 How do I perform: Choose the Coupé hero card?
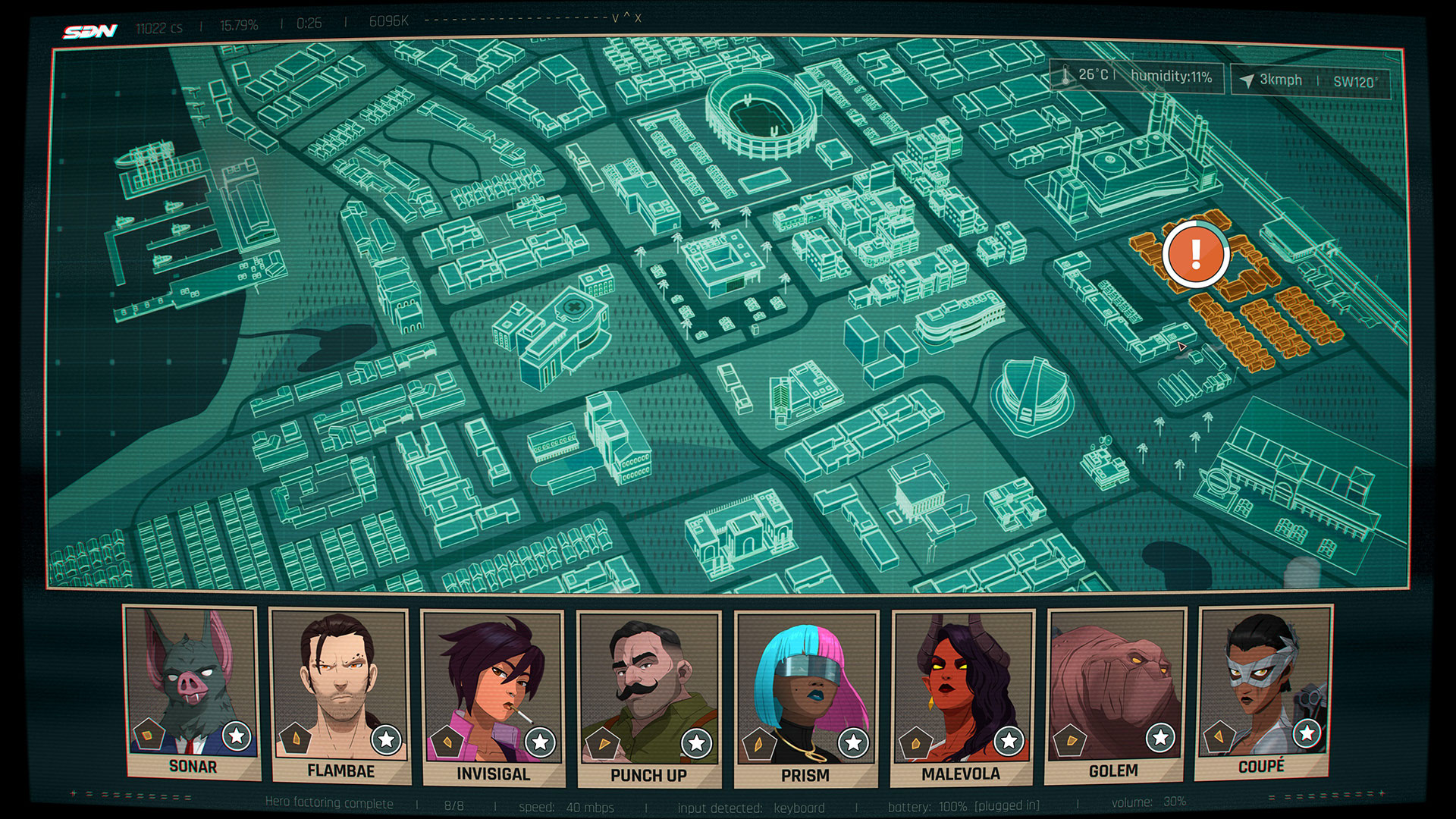click(x=1263, y=692)
